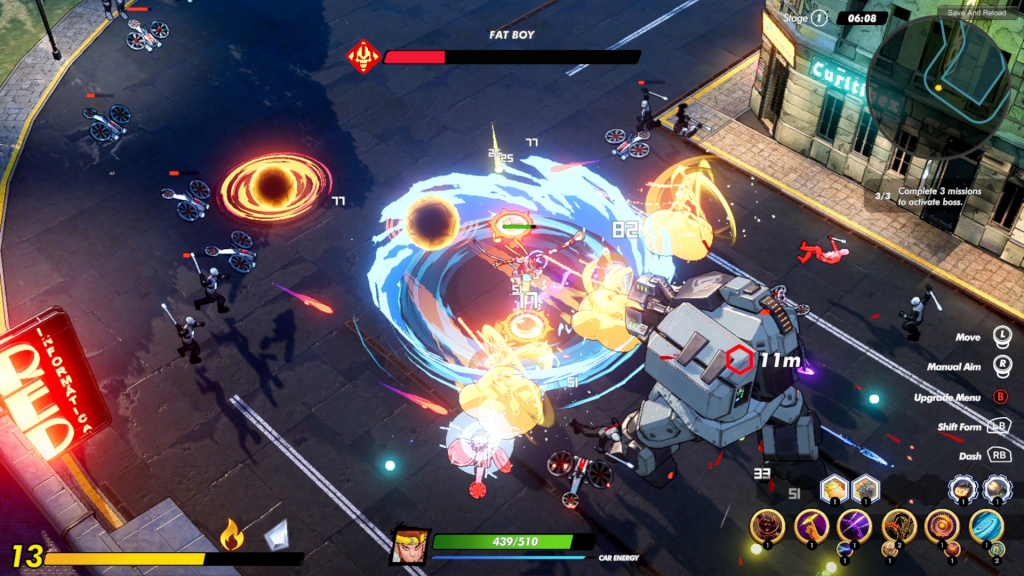Select the black dragon ability icon
The width and height of the screenshot is (1024, 576).
pyautogui.click(x=898, y=526)
